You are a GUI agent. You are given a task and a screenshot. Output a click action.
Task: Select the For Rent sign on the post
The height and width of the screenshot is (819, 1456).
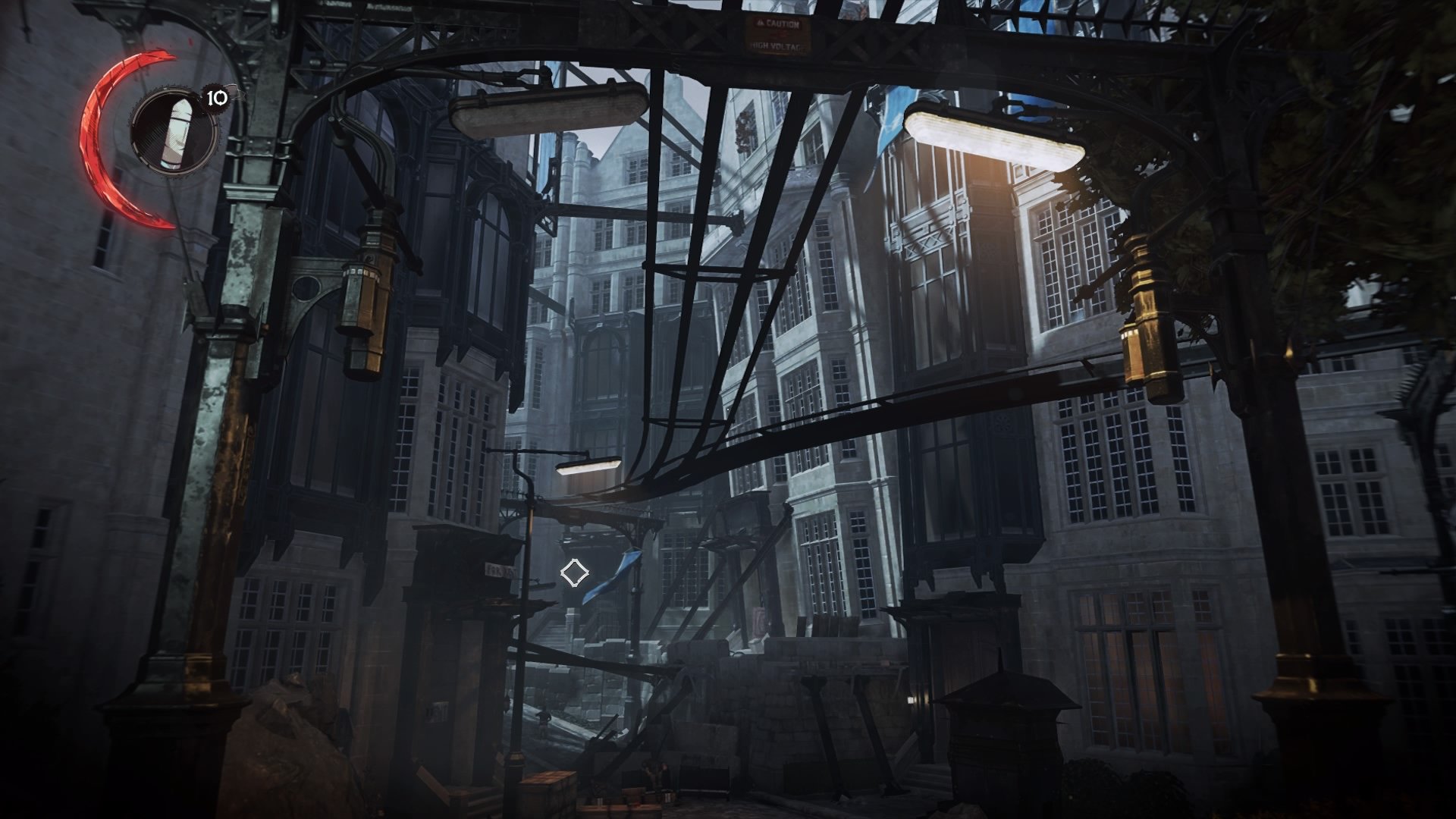point(500,570)
